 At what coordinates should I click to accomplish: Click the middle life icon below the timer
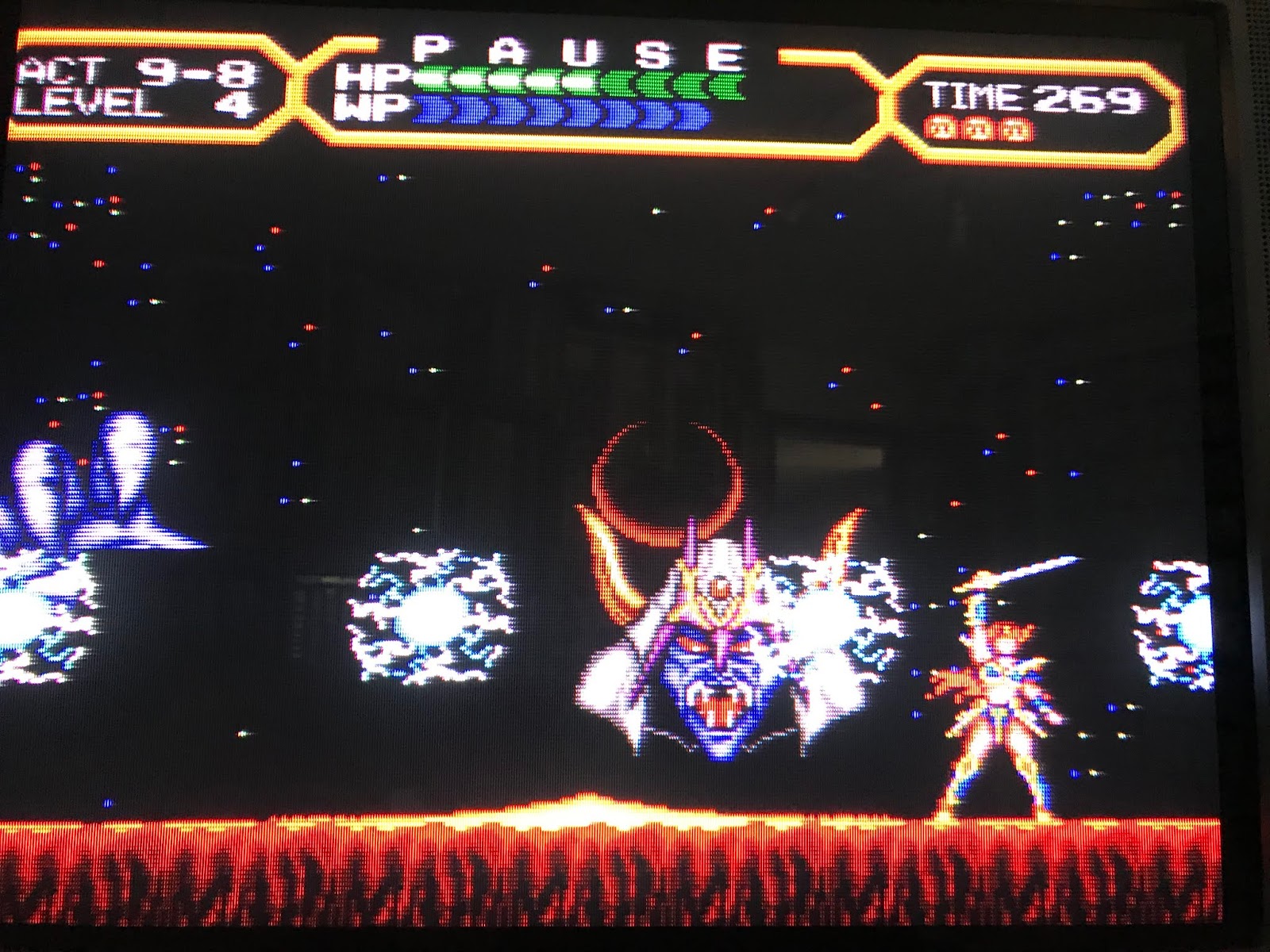978,127
